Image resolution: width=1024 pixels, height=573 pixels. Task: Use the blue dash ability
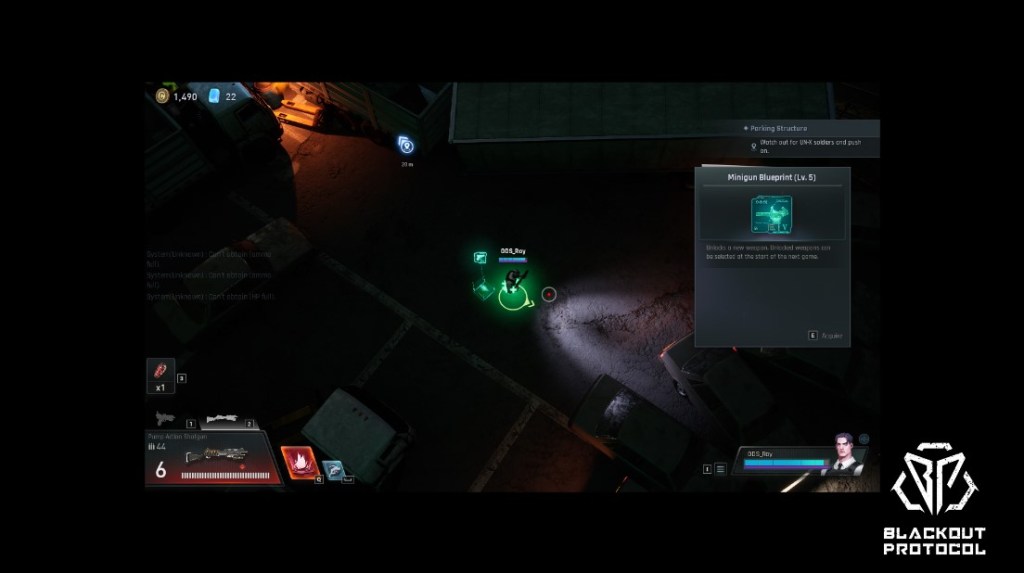pos(333,469)
